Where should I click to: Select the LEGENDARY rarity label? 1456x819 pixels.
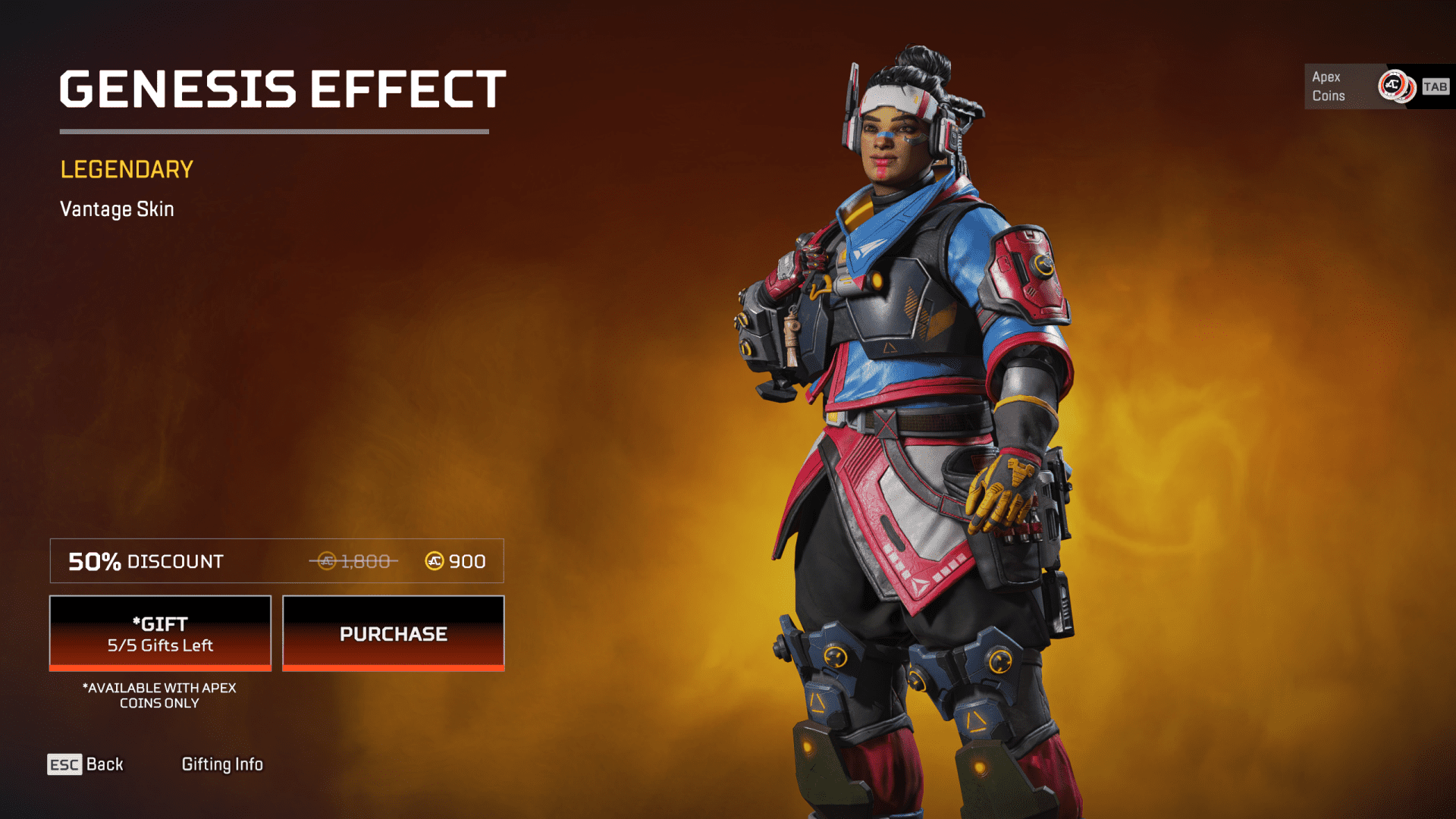click(x=127, y=169)
